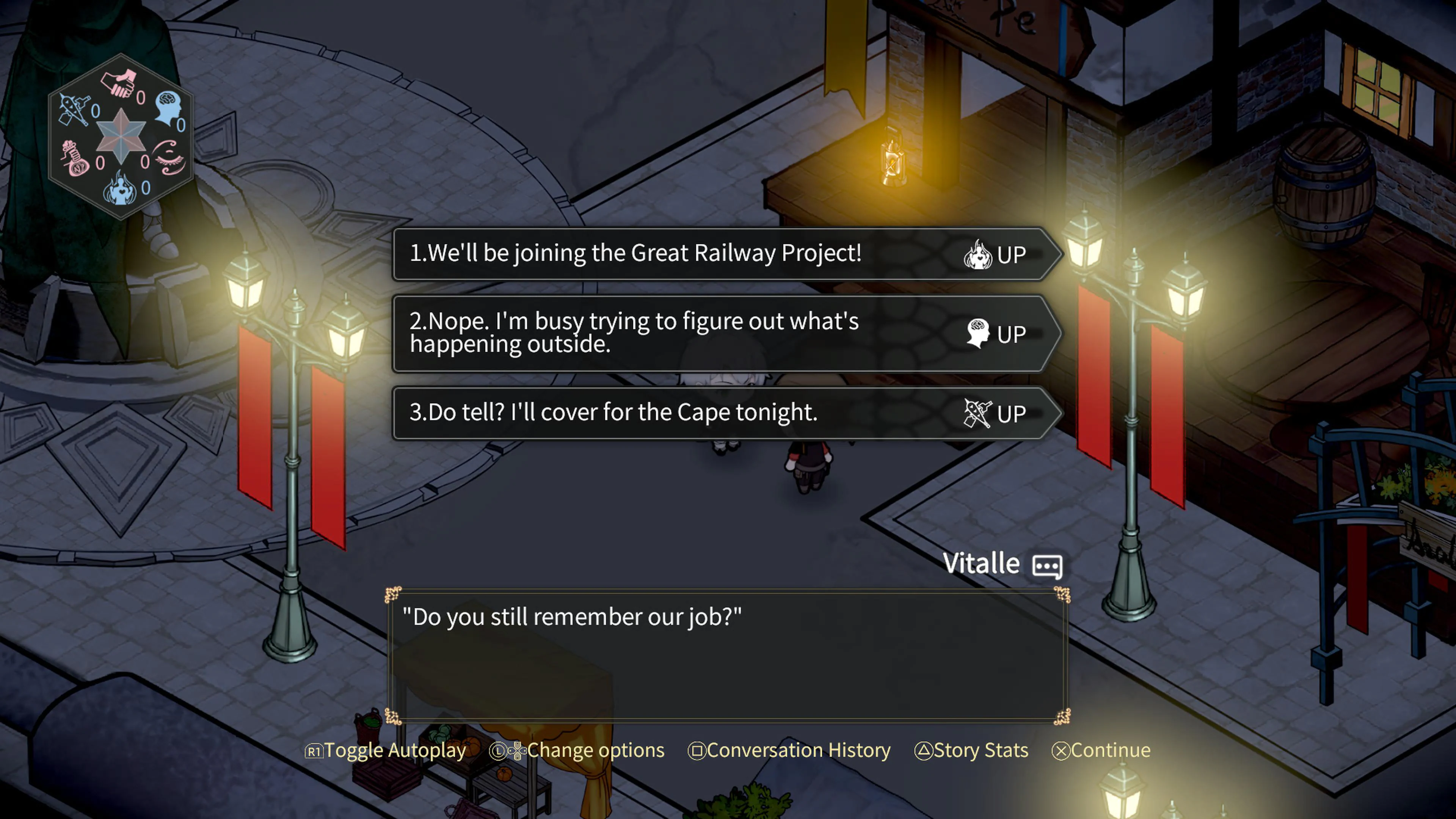Open Conversation History

click(x=789, y=750)
